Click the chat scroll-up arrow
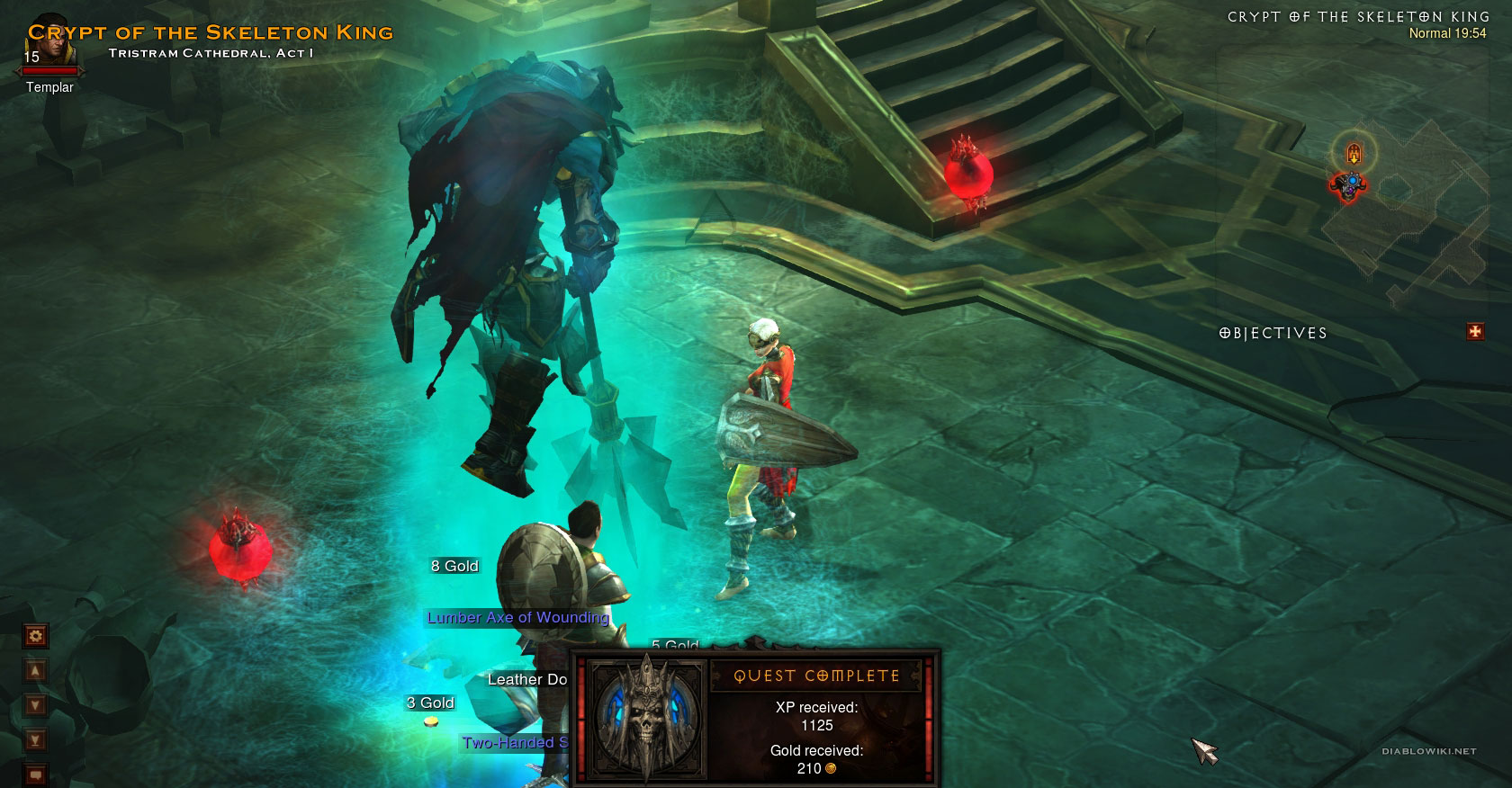The height and width of the screenshot is (788, 1512). pos(35,671)
